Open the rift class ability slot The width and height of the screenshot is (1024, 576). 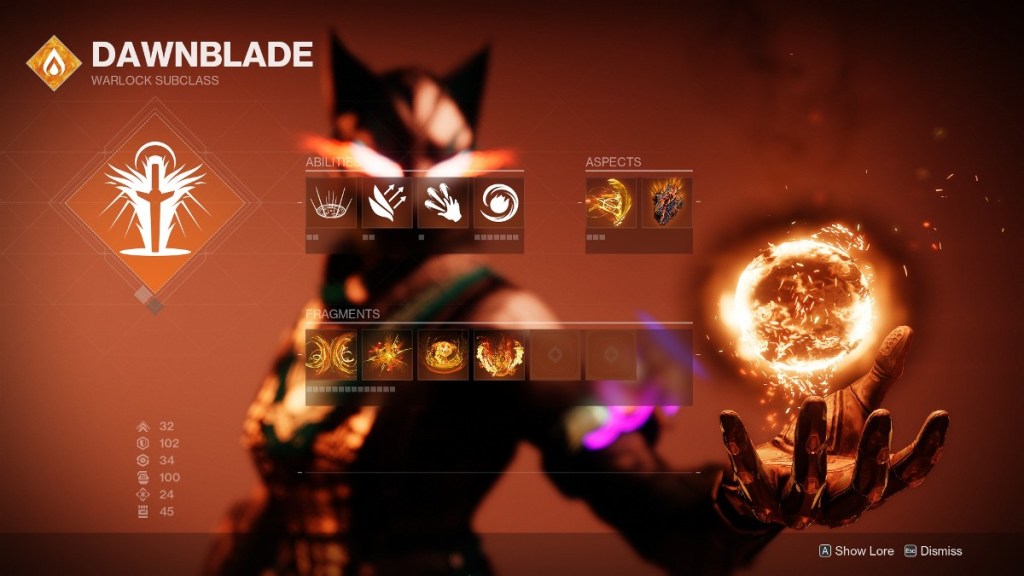331,202
